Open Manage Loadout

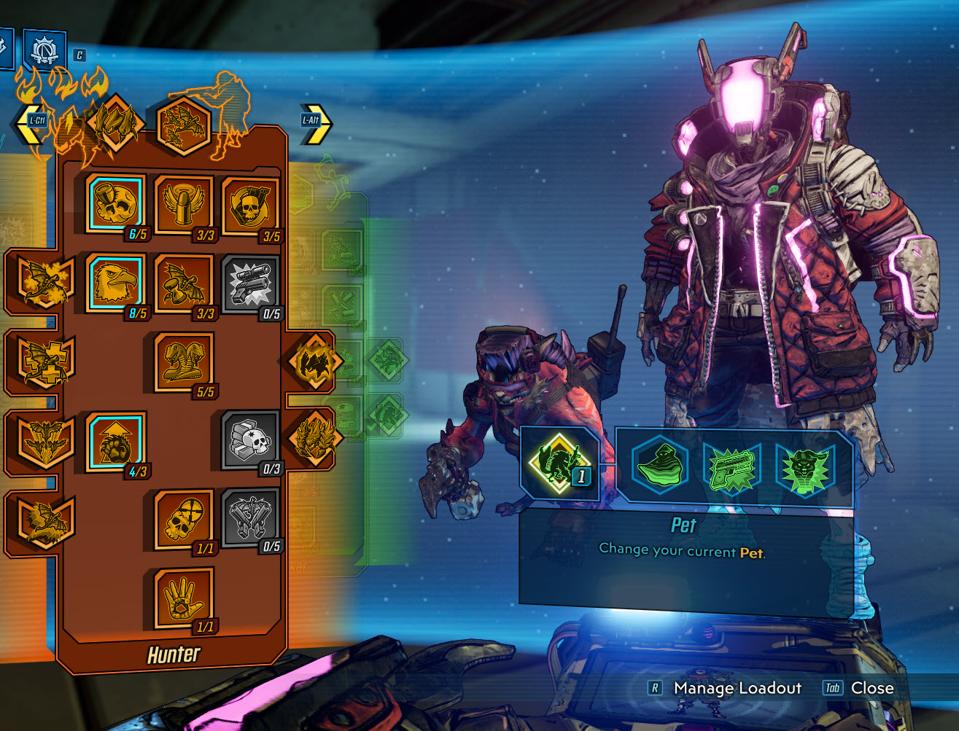tap(737, 688)
